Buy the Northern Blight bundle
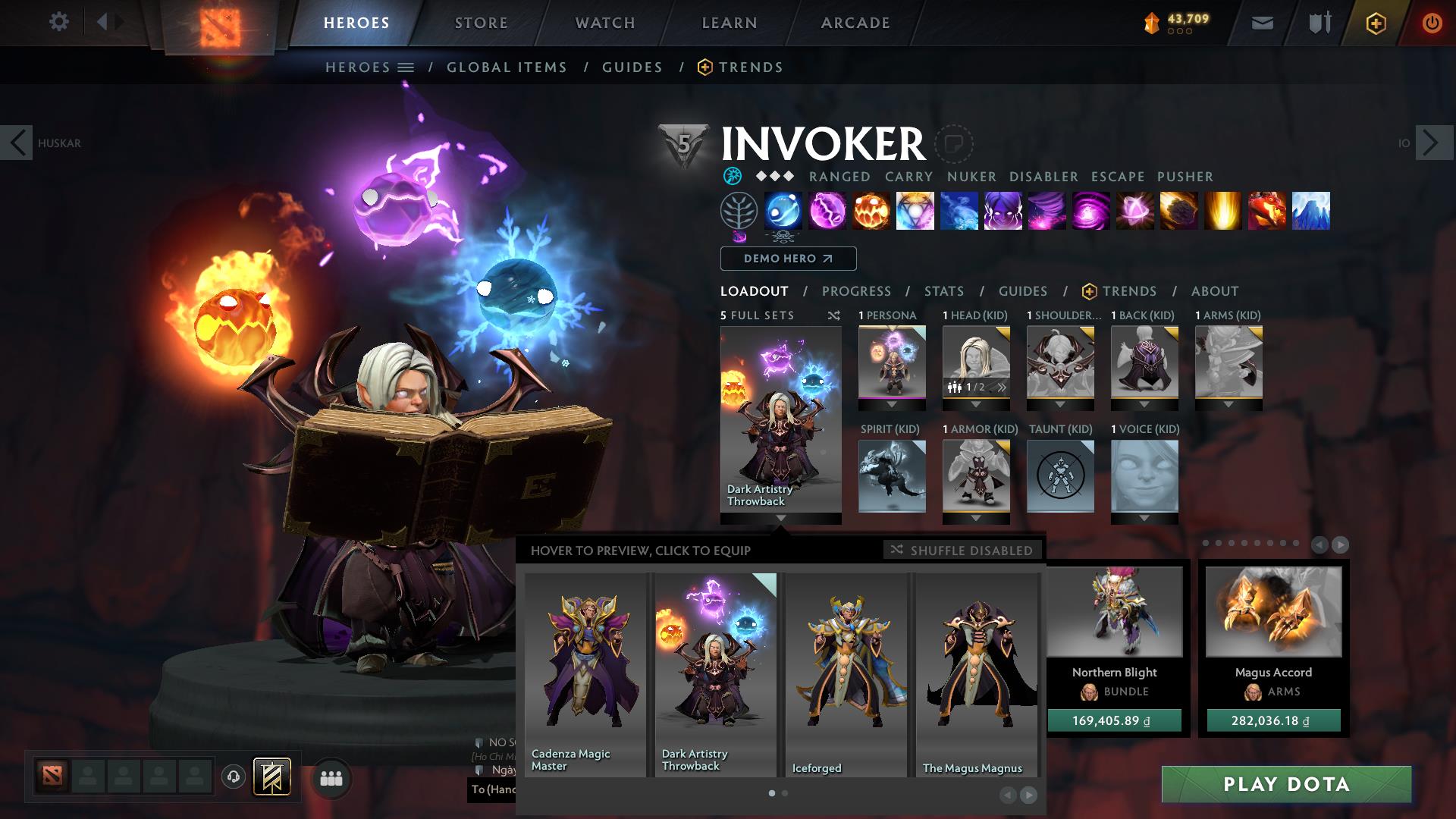This screenshot has width=1456, height=819. pyautogui.click(x=1114, y=720)
